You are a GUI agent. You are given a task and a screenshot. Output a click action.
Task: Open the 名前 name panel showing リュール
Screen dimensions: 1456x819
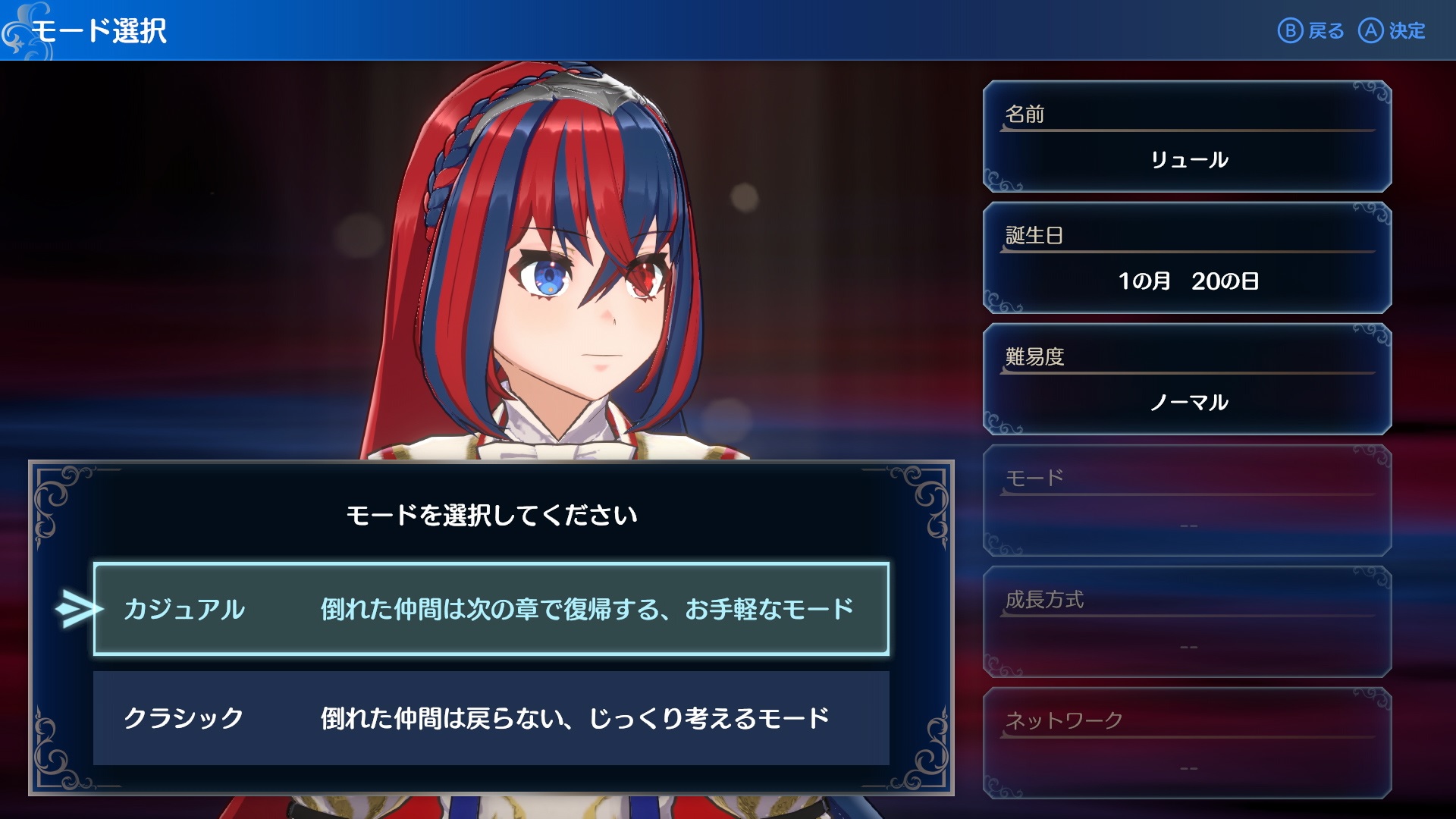[1187, 136]
